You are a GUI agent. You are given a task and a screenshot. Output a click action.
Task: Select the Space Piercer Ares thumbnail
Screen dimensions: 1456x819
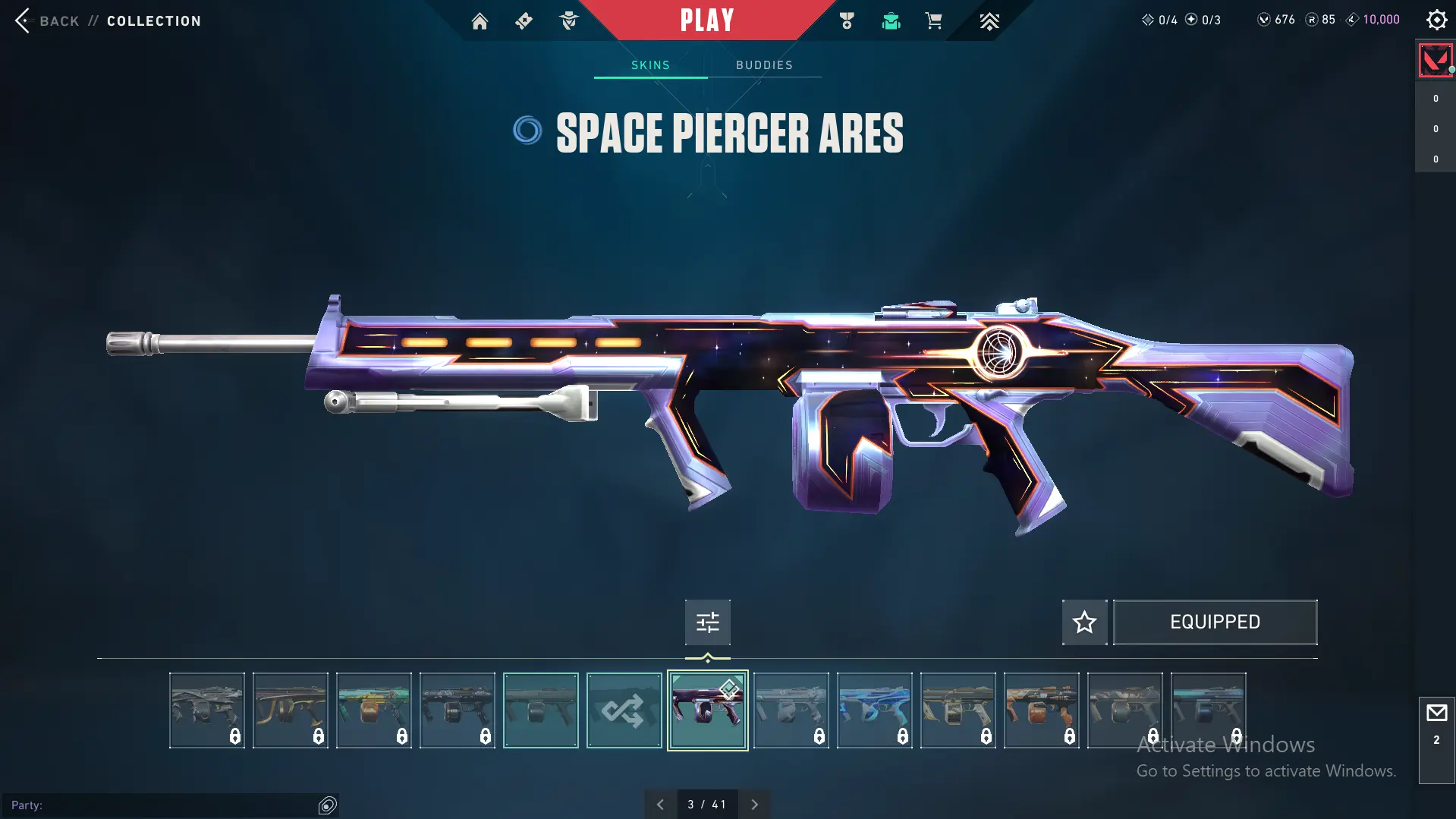pyautogui.click(x=707, y=710)
